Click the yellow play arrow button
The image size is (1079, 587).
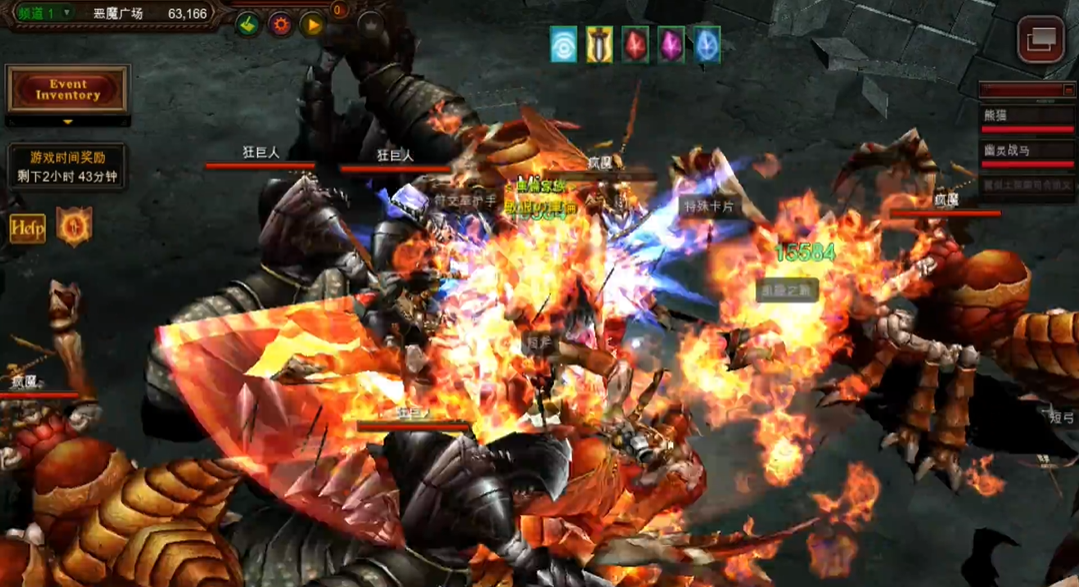click(x=312, y=24)
